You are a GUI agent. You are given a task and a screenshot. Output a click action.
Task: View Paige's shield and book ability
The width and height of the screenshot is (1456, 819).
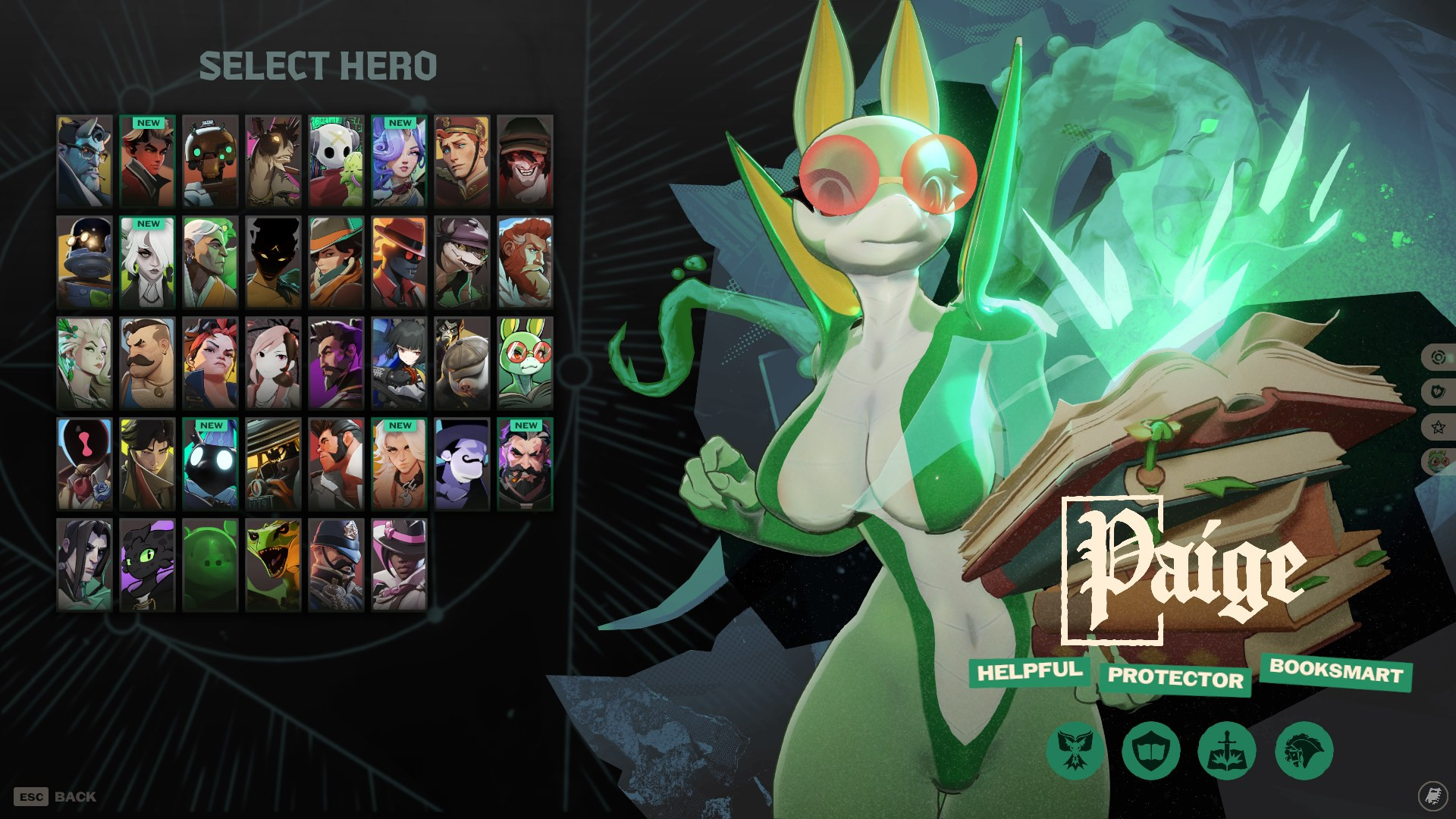coord(1151,750)
